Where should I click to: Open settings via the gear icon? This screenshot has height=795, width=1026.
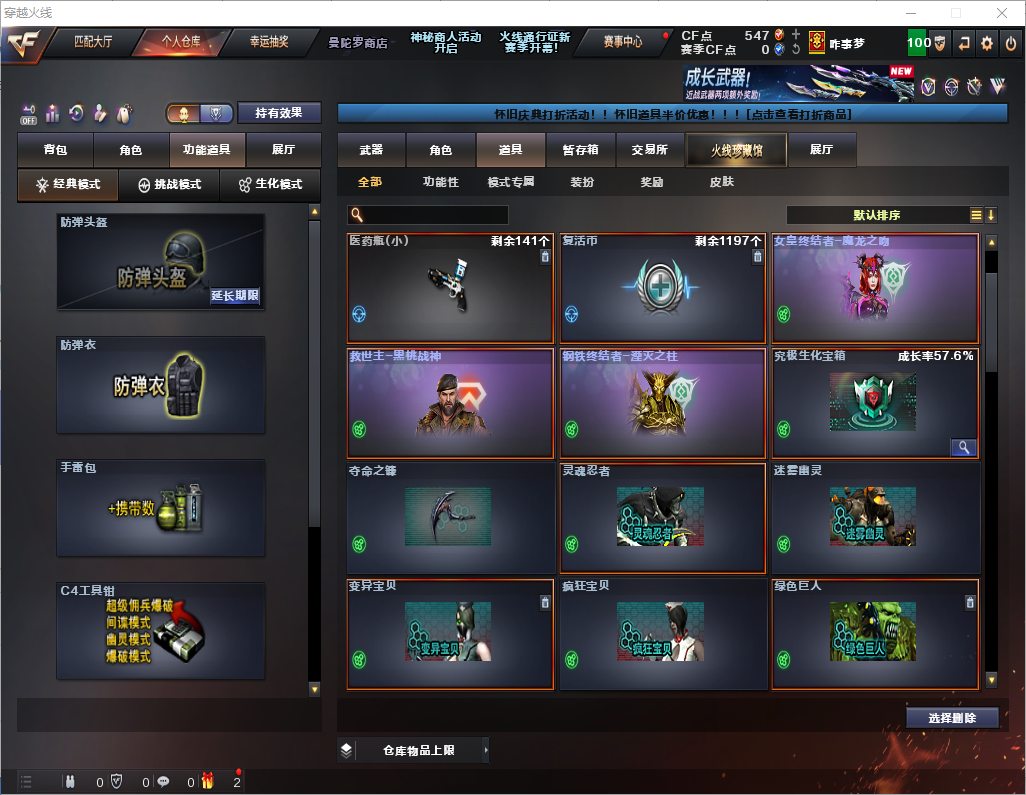987,44
